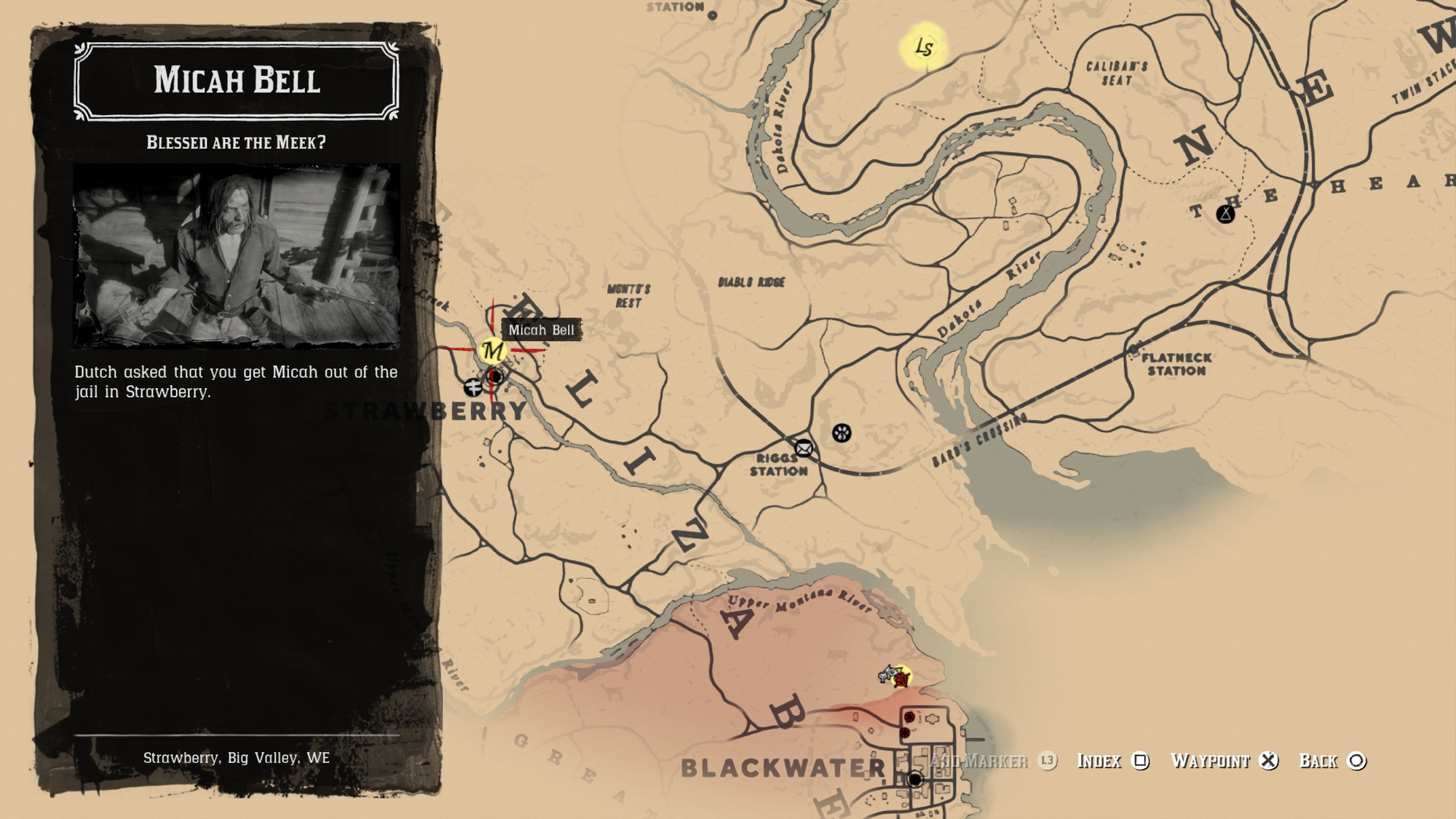
Task: Click the Back label
Action: [x=1318, y=761]
